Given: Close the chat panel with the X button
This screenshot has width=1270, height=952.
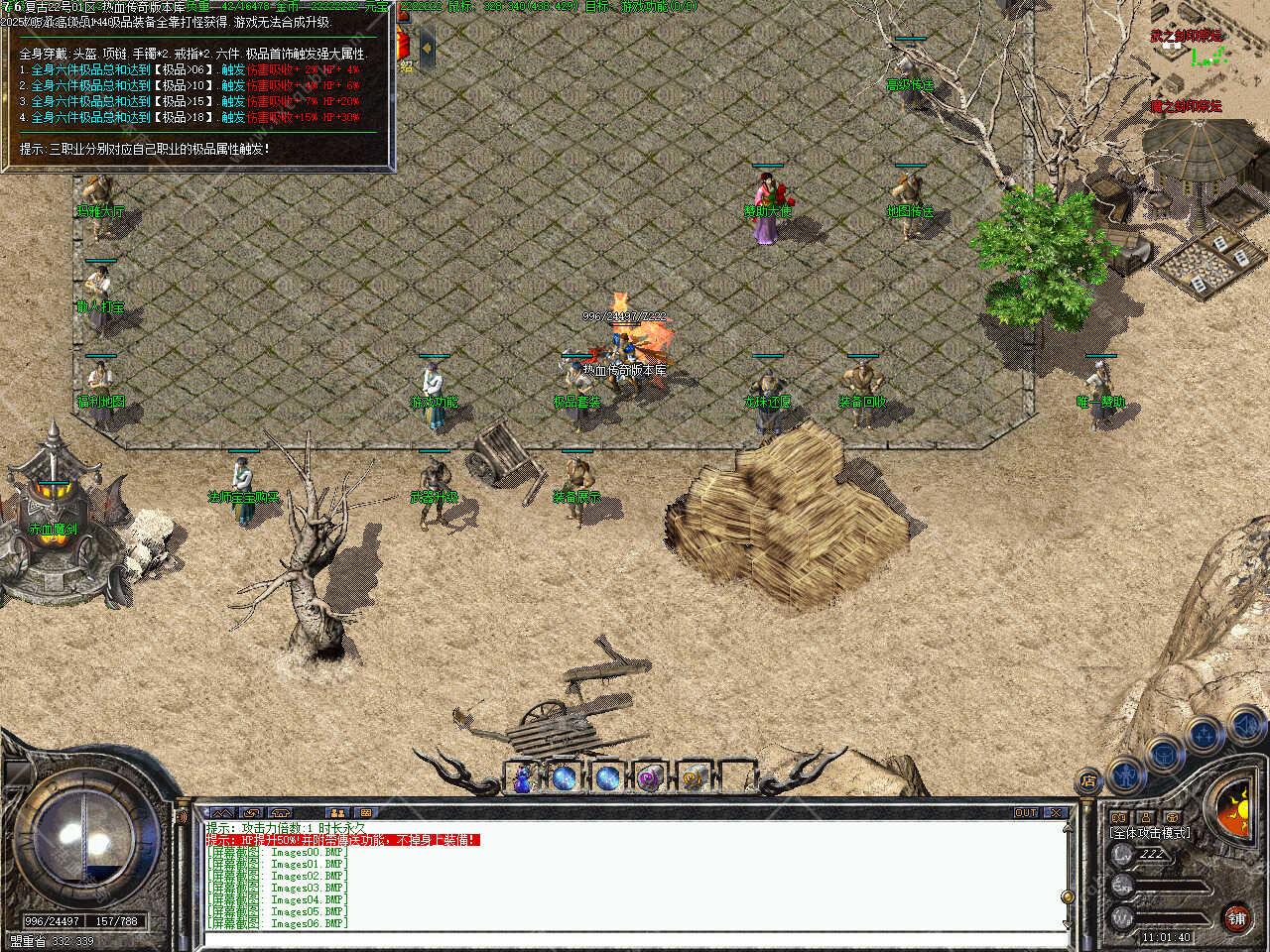Looking at the screenshot, I should (x=1057, y=813).
